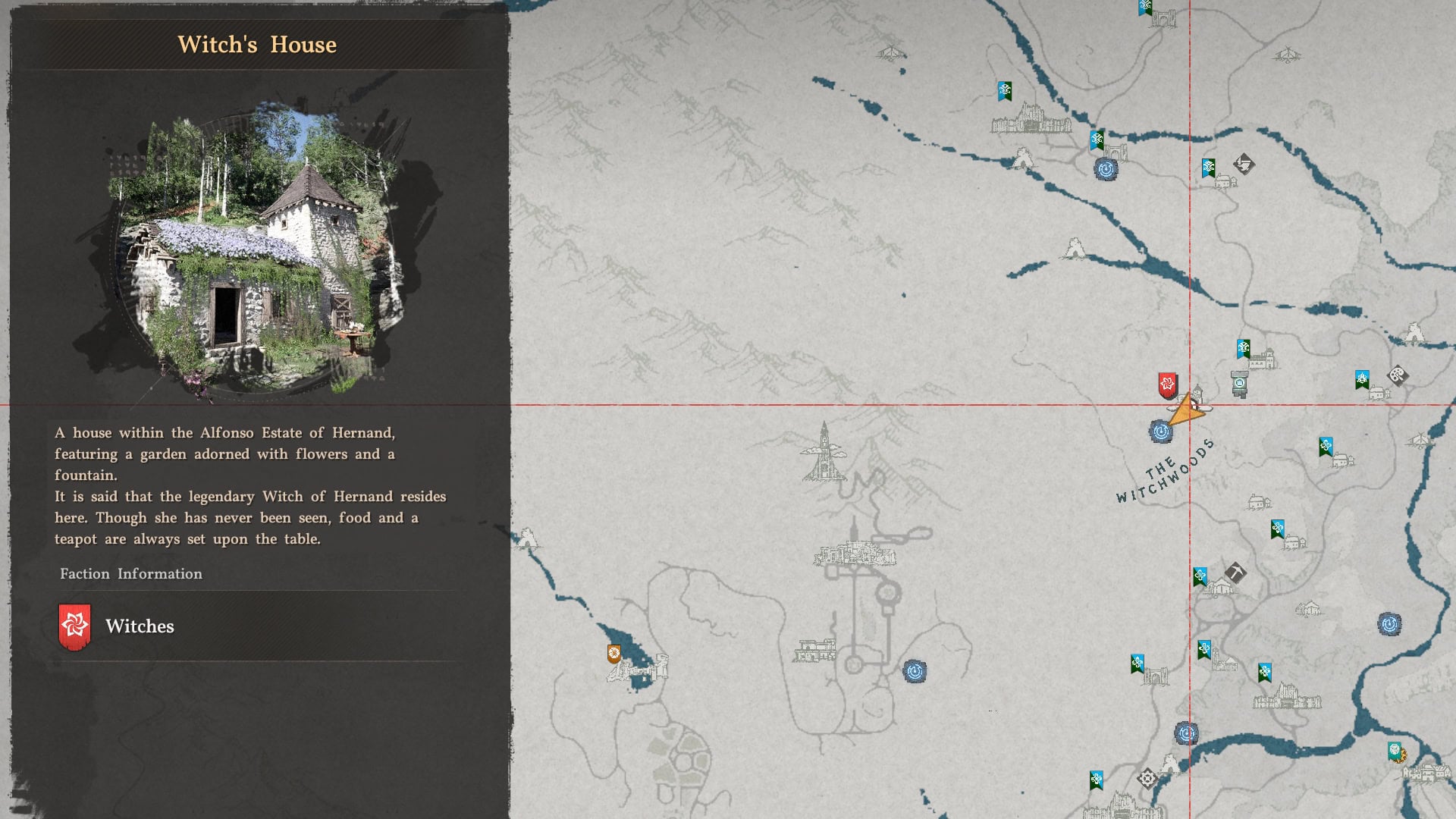Click the Witches emblem in the faction panel

(x=74, y=626)
